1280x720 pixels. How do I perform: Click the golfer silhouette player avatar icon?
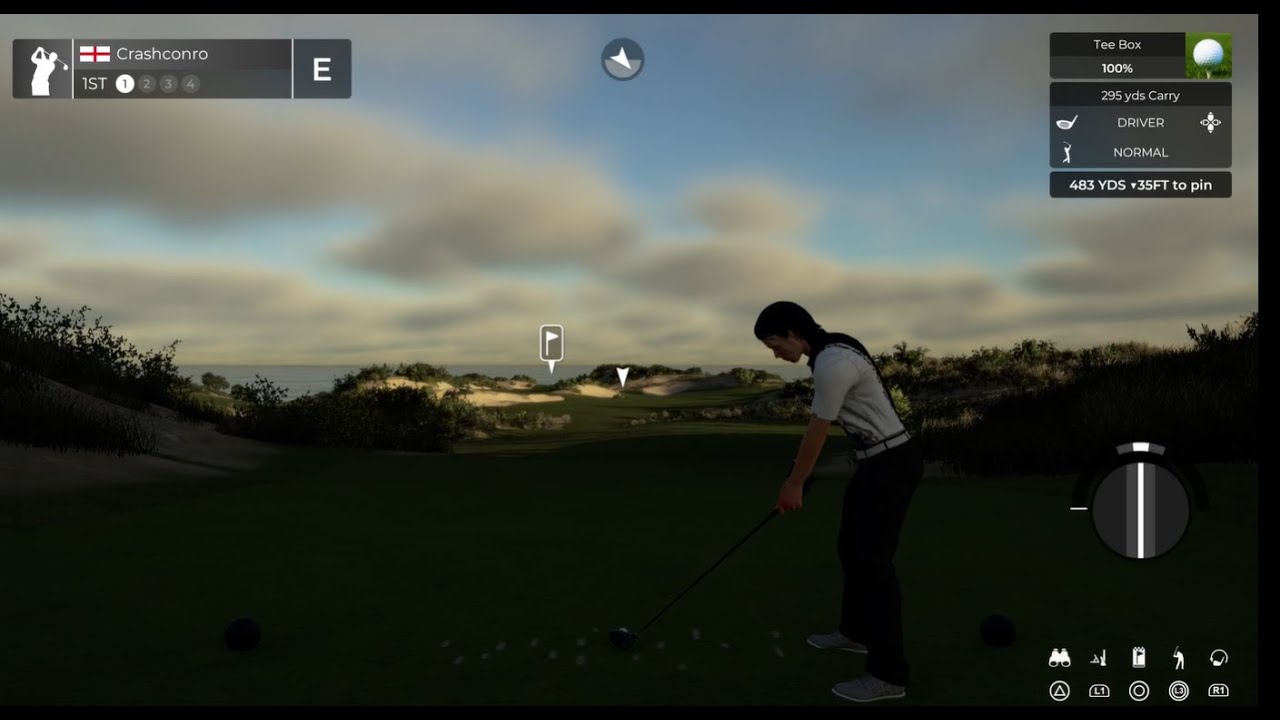(x=43, y=69)
